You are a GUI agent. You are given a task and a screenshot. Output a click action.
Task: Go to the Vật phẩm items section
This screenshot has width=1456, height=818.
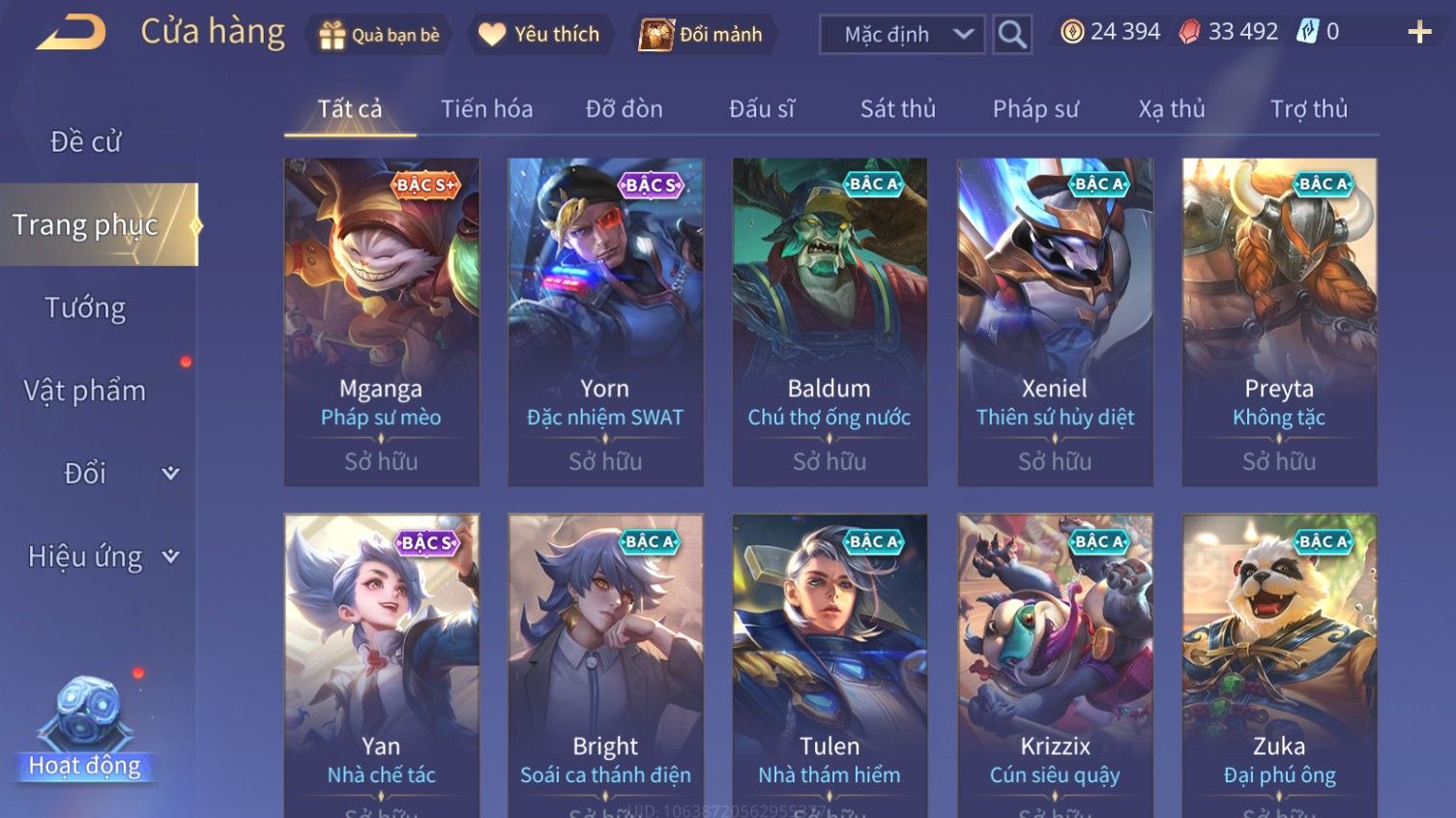coord(85,391)
